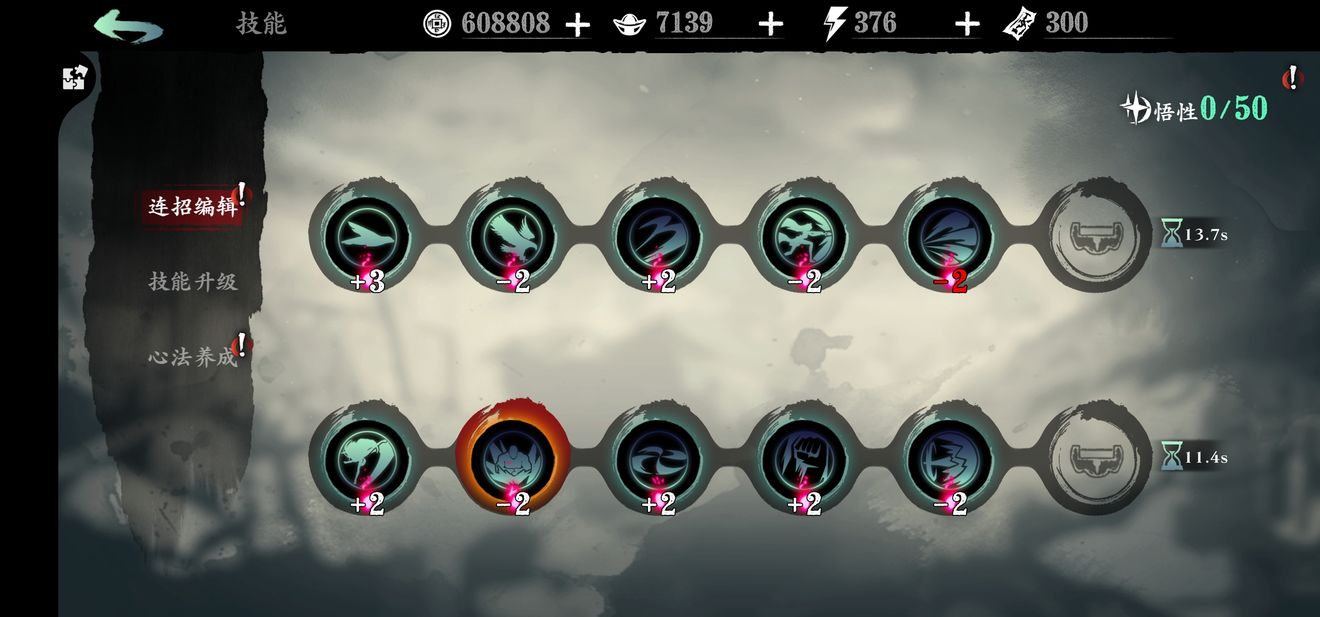1320x617 pixels.
Task: Select the leaping figure skill
Action: pos(804,236)
